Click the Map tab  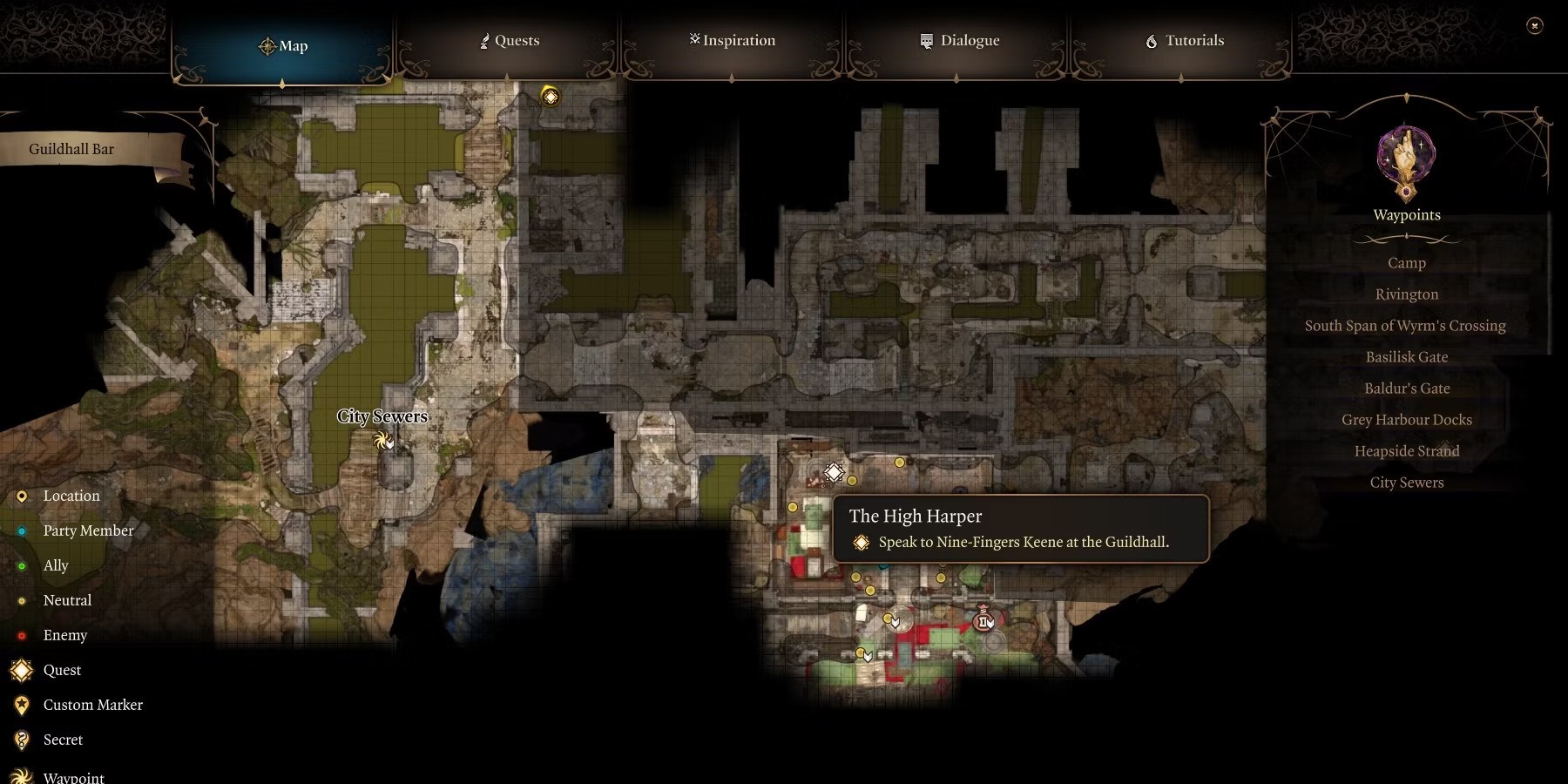[283, 46]
